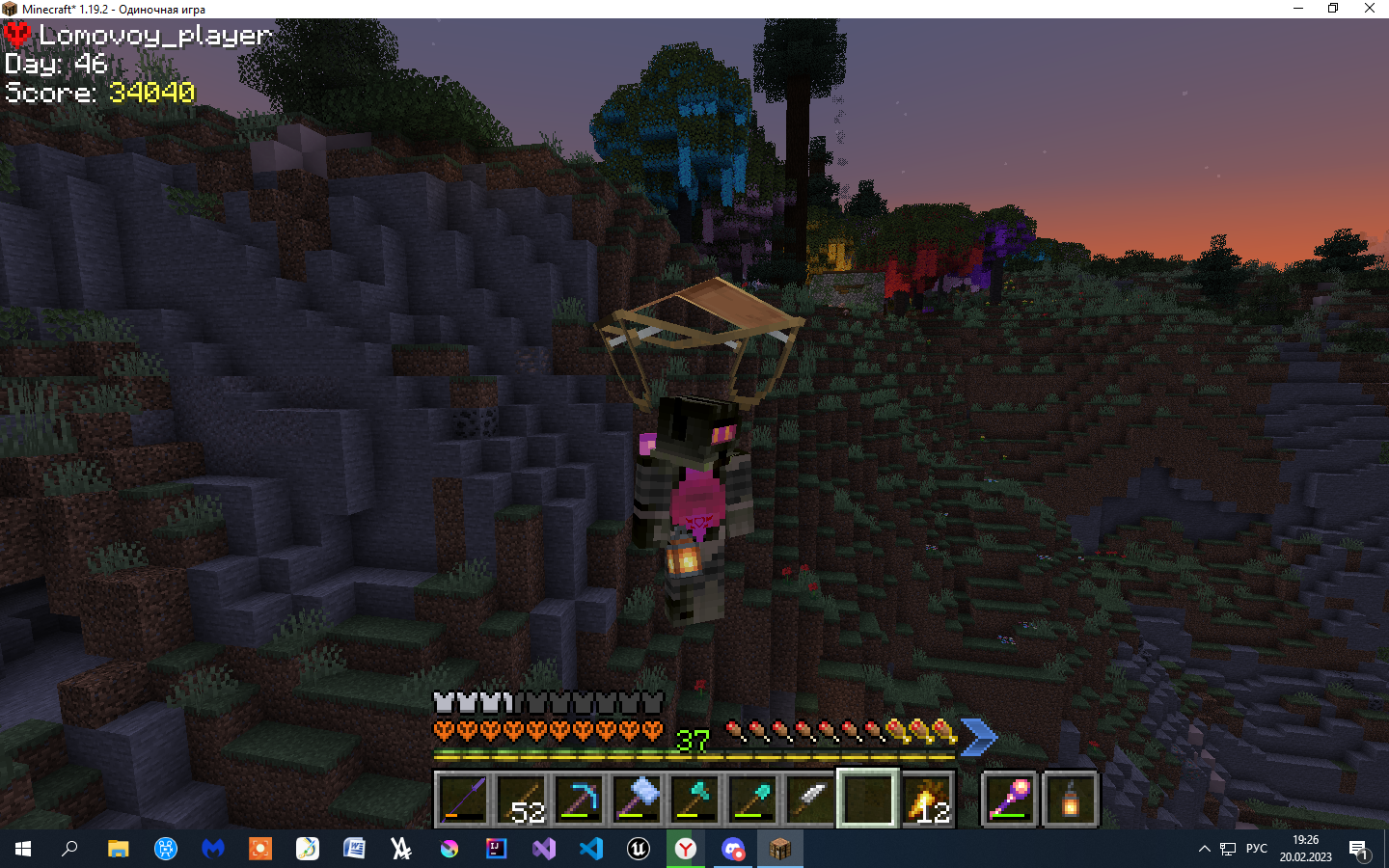Select the silver hammer tool
The image size is (1389, 868).
639,798
